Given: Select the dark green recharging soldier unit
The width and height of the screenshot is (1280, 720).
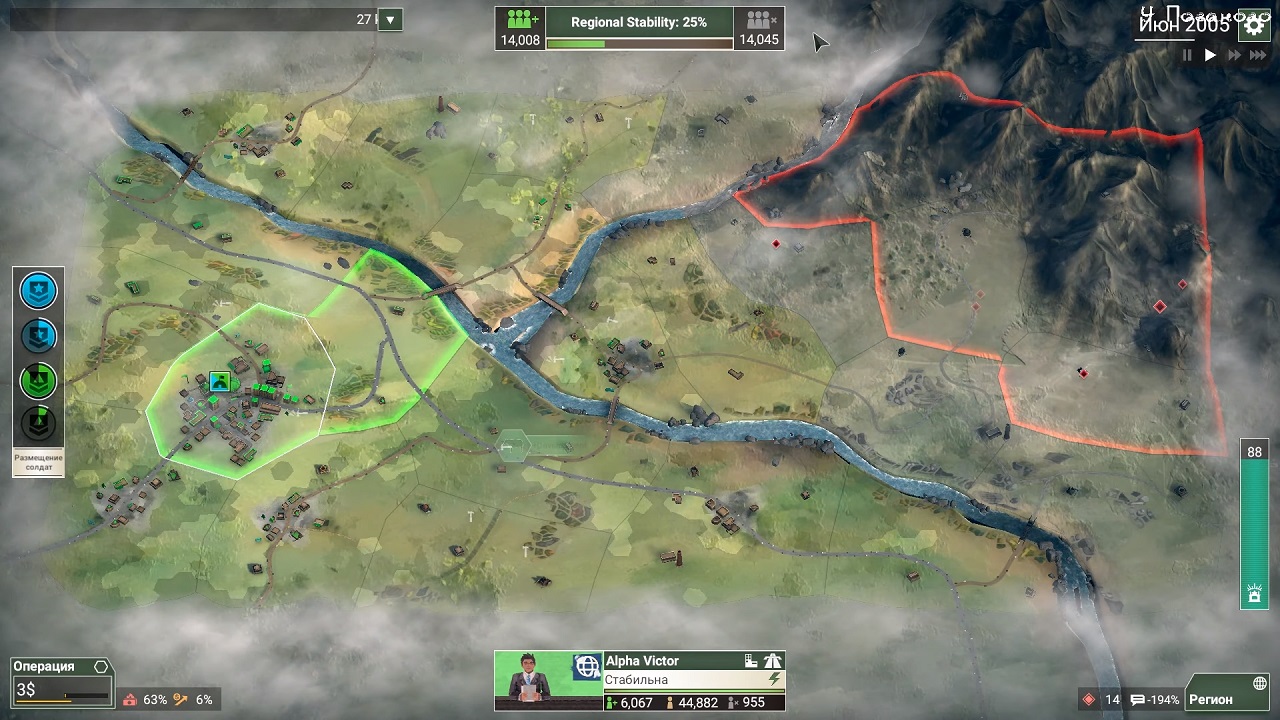Looking at the screenshot, I should pos(39,422).
